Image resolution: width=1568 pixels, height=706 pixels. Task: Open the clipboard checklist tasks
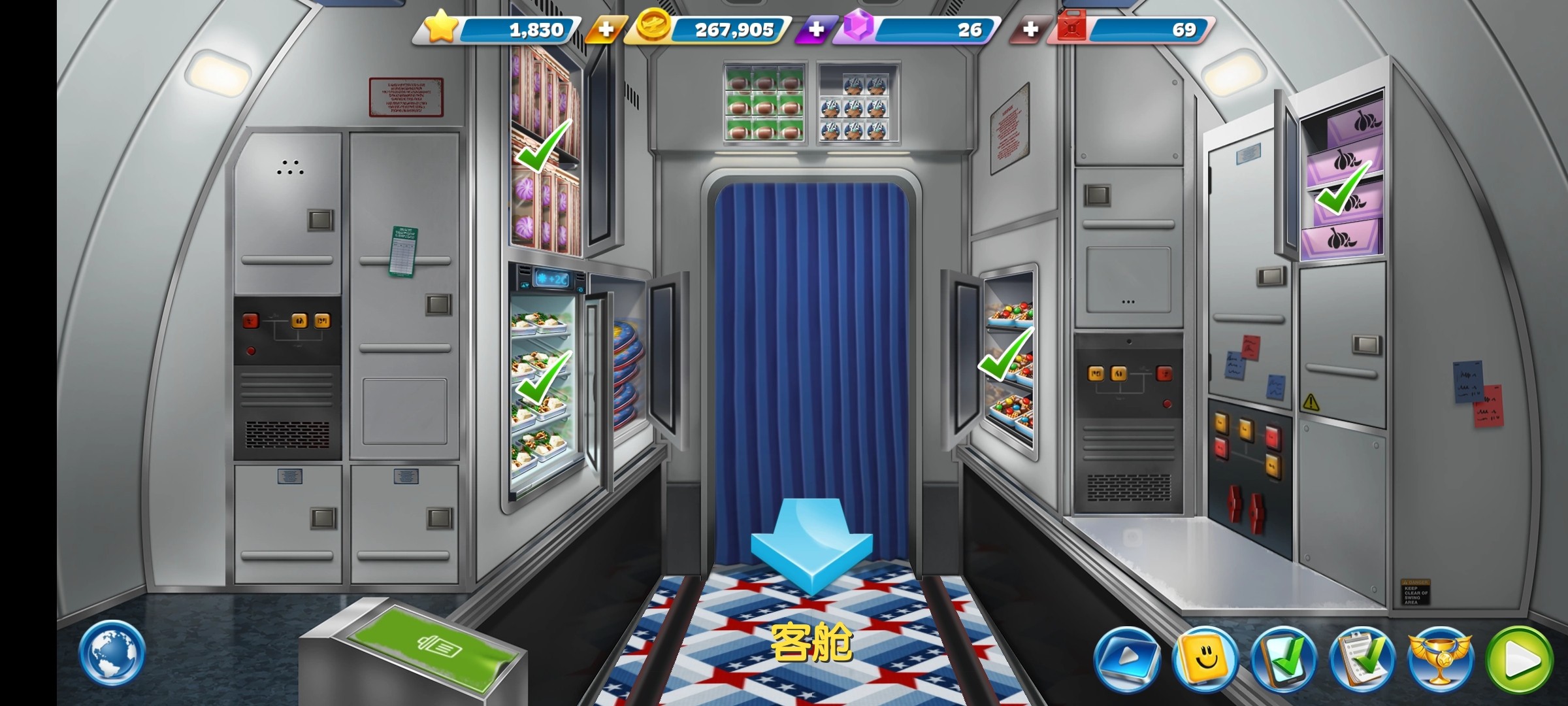[x=1362, y=659]
